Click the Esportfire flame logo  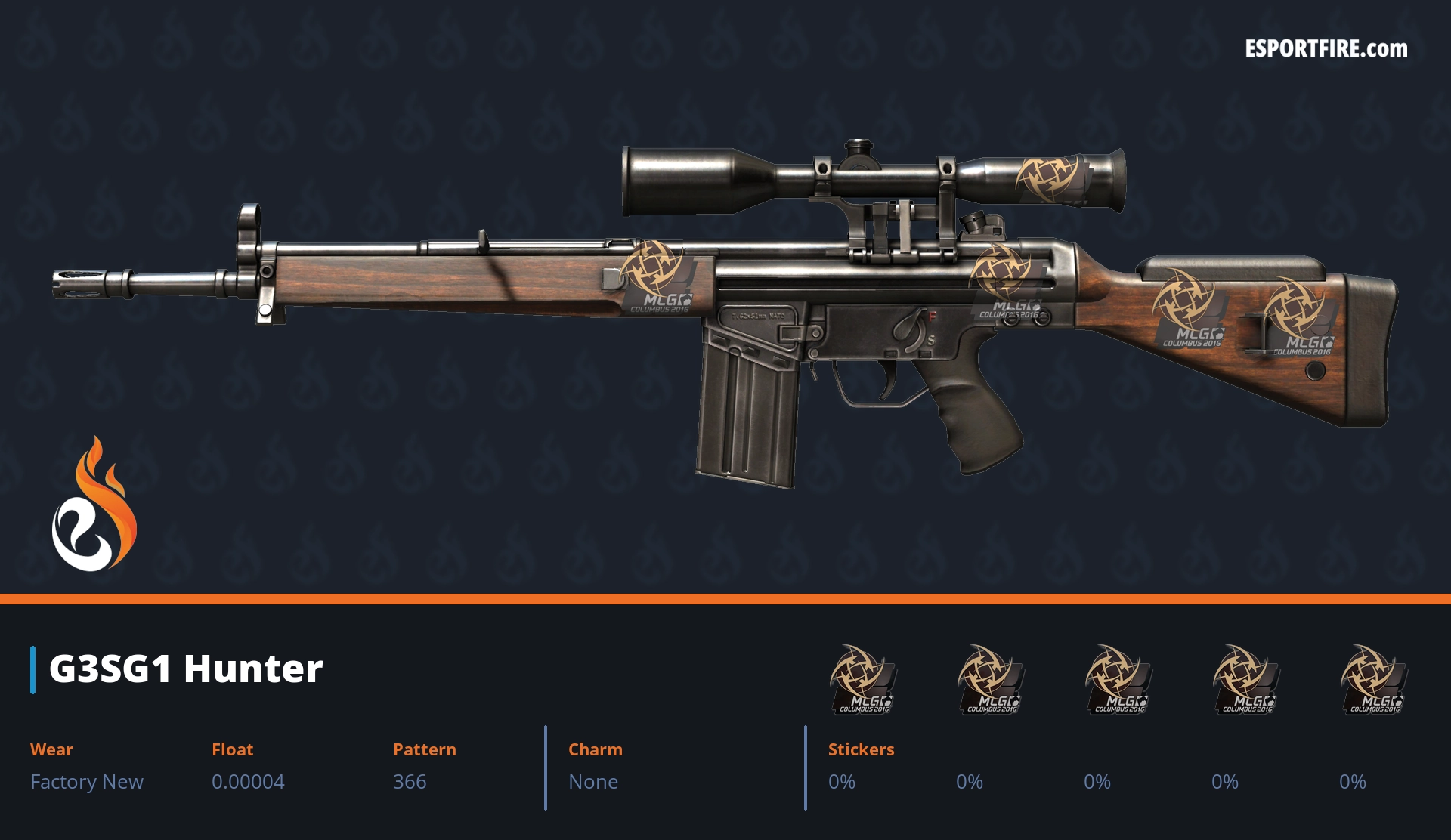(94, 505)
